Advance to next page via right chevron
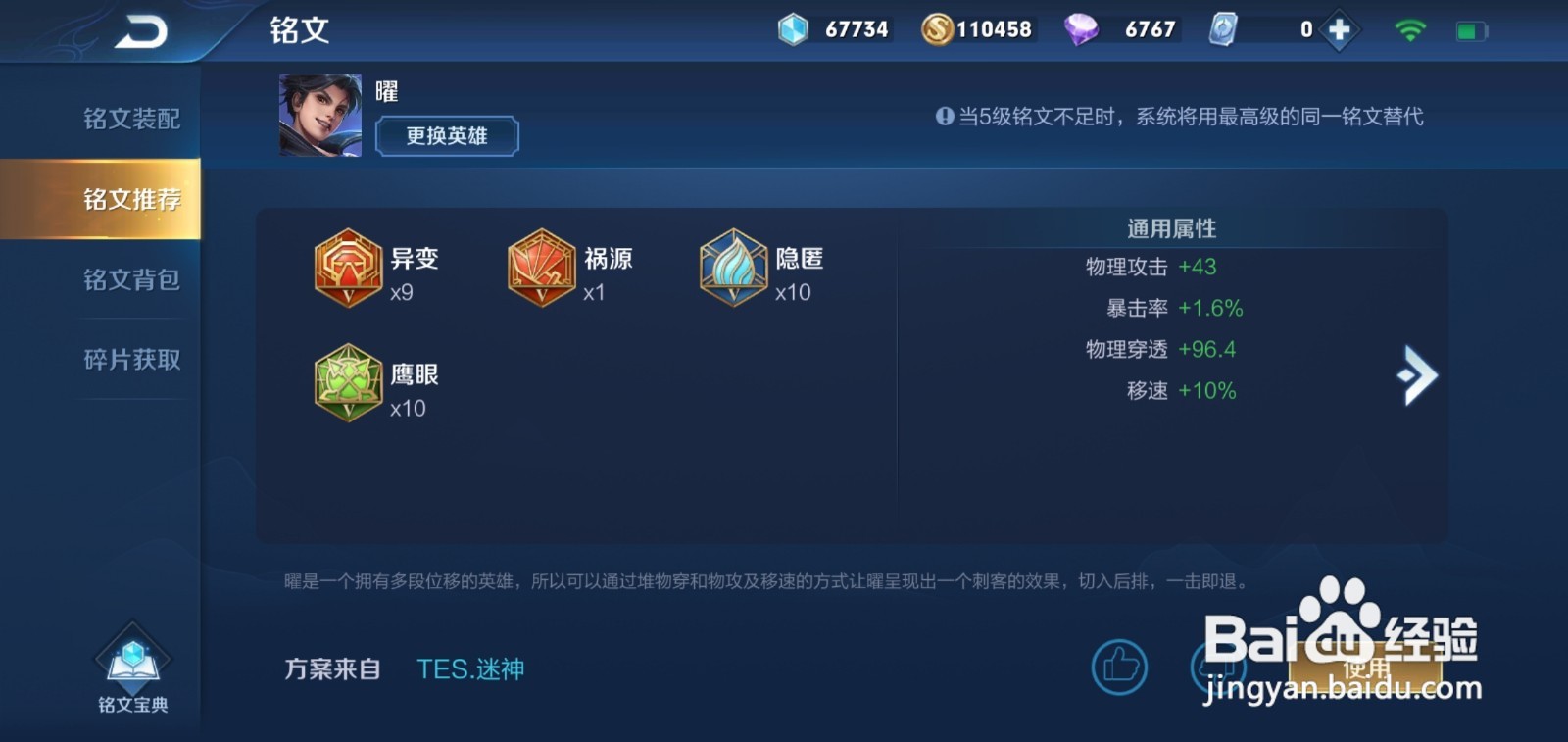 [x=1414, y=375]
